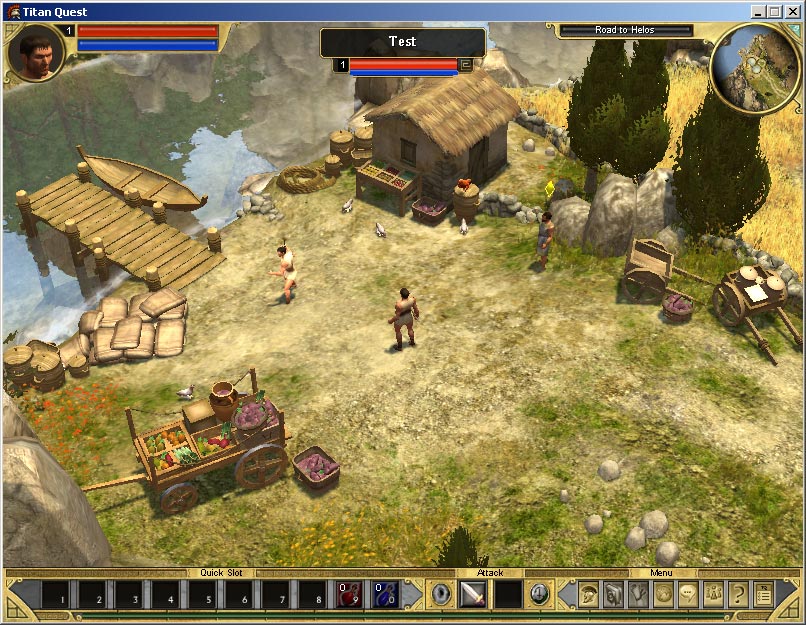Screen dimensions: 806x625
Task: Use the blue energy potion slot
Action: pyautogui.click(x=385, y=594)
